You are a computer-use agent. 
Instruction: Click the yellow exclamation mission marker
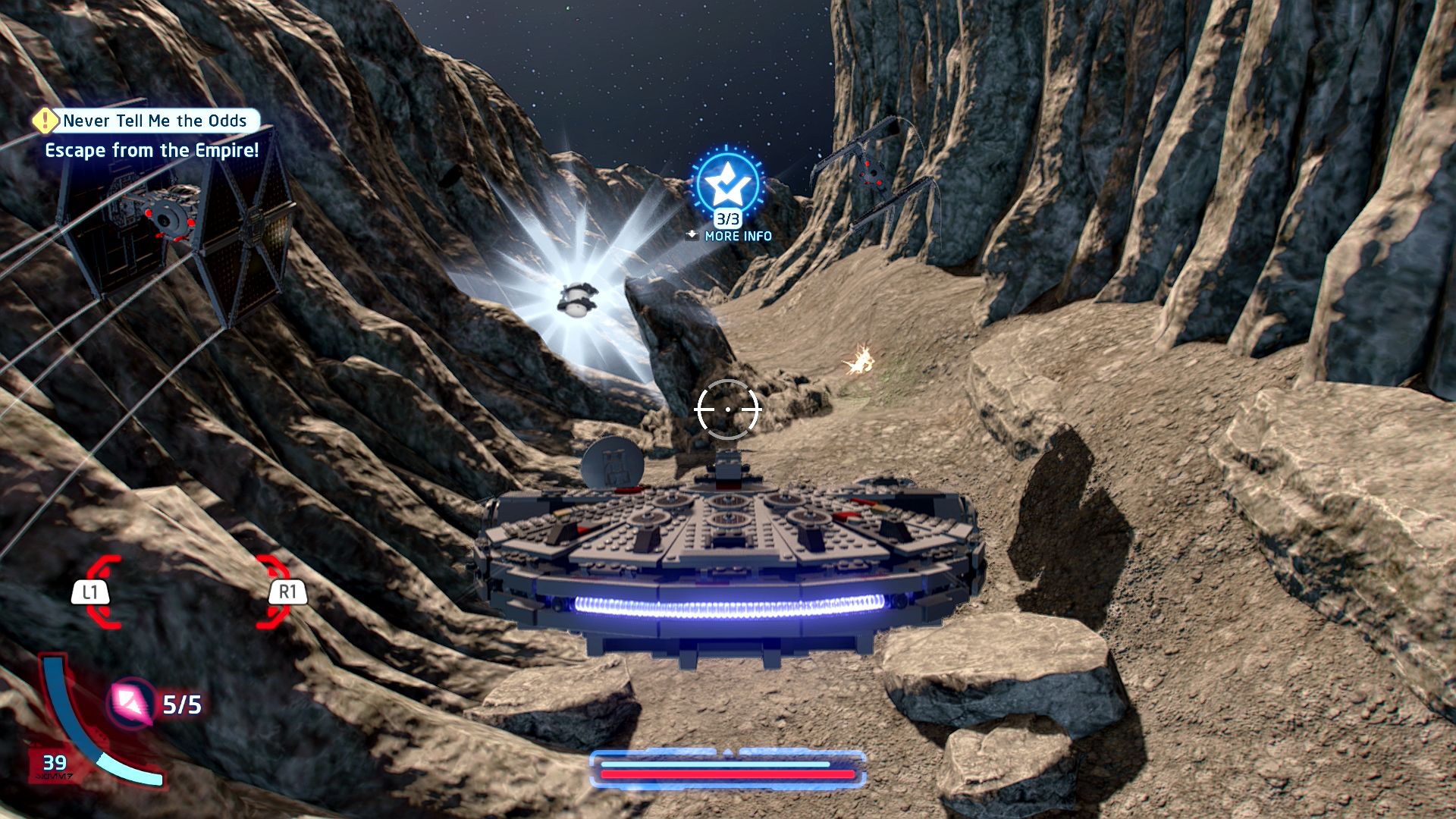(x=46, y=120)
